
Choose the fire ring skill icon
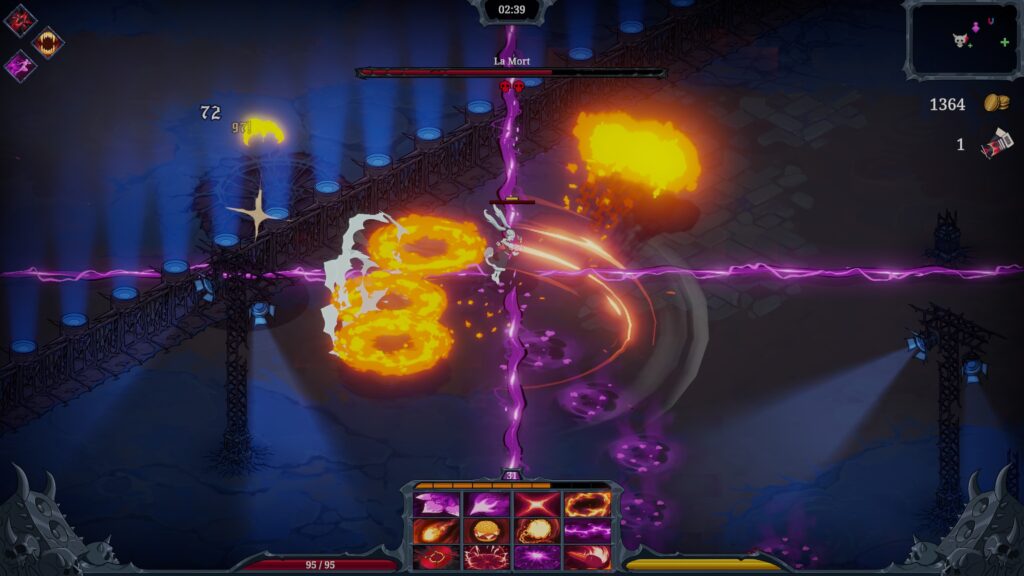tap(587, 504)
